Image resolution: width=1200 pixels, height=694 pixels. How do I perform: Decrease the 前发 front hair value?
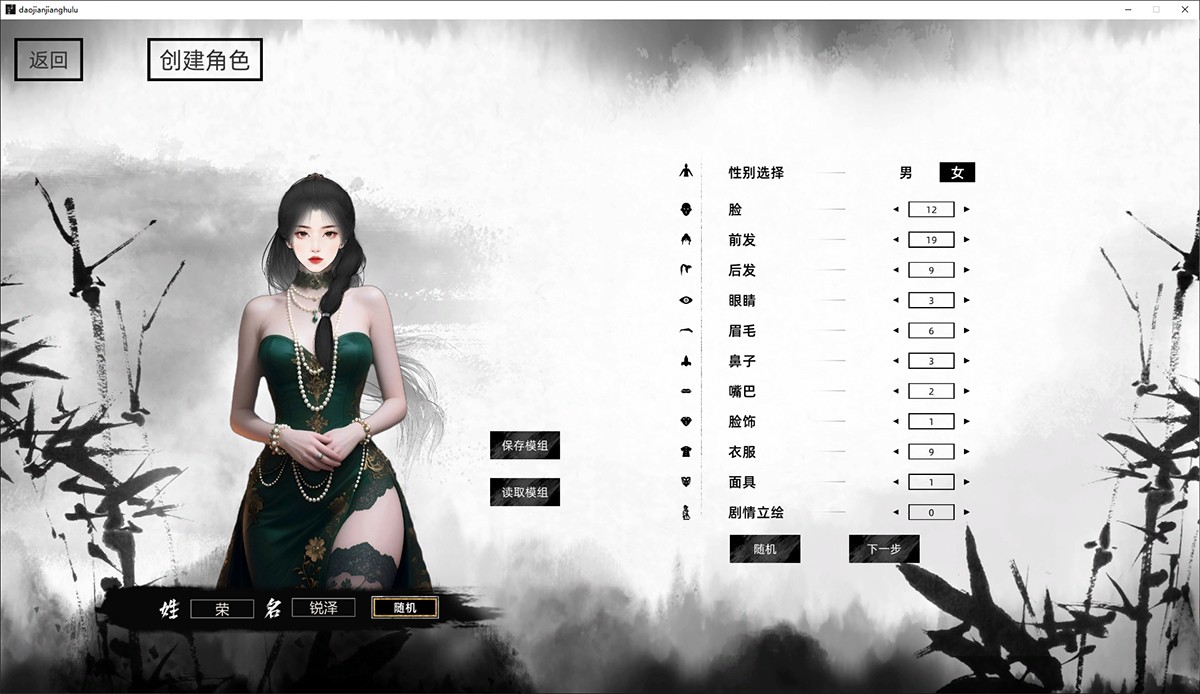[896, 240]
